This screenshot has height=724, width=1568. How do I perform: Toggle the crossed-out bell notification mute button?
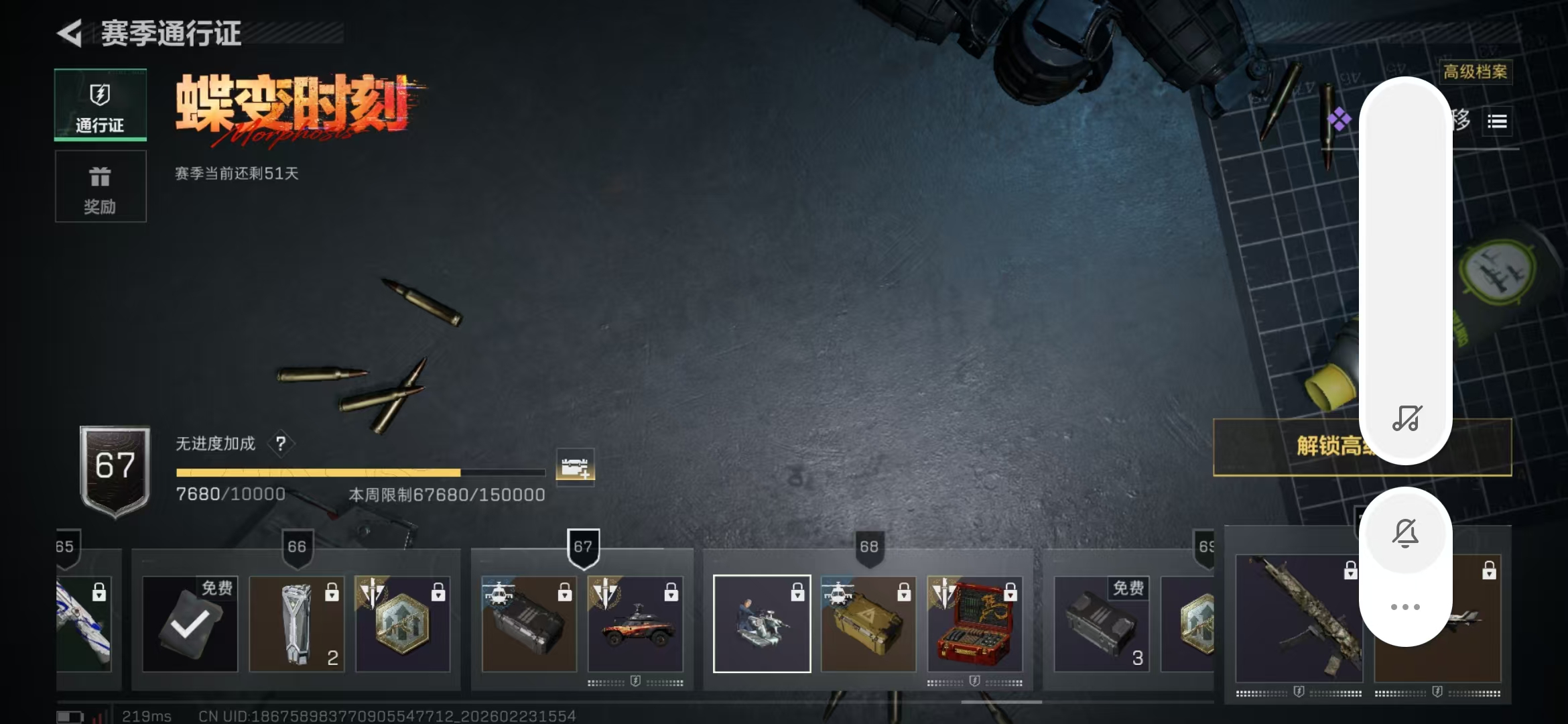pyautogui.click(x=1405, y=534)
